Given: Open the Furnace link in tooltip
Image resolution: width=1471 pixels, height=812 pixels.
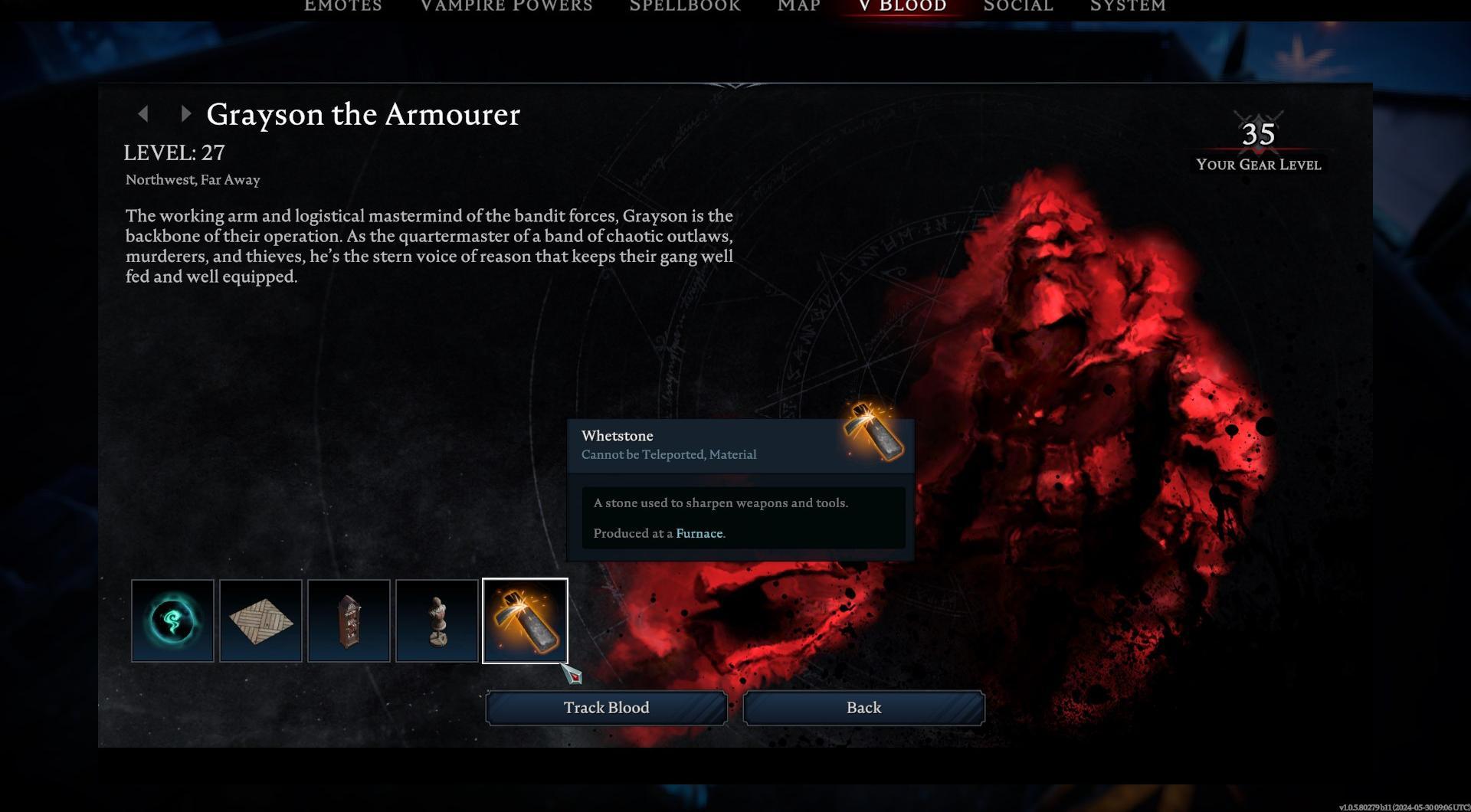Looking at the screenshot, I should [699, 533].
